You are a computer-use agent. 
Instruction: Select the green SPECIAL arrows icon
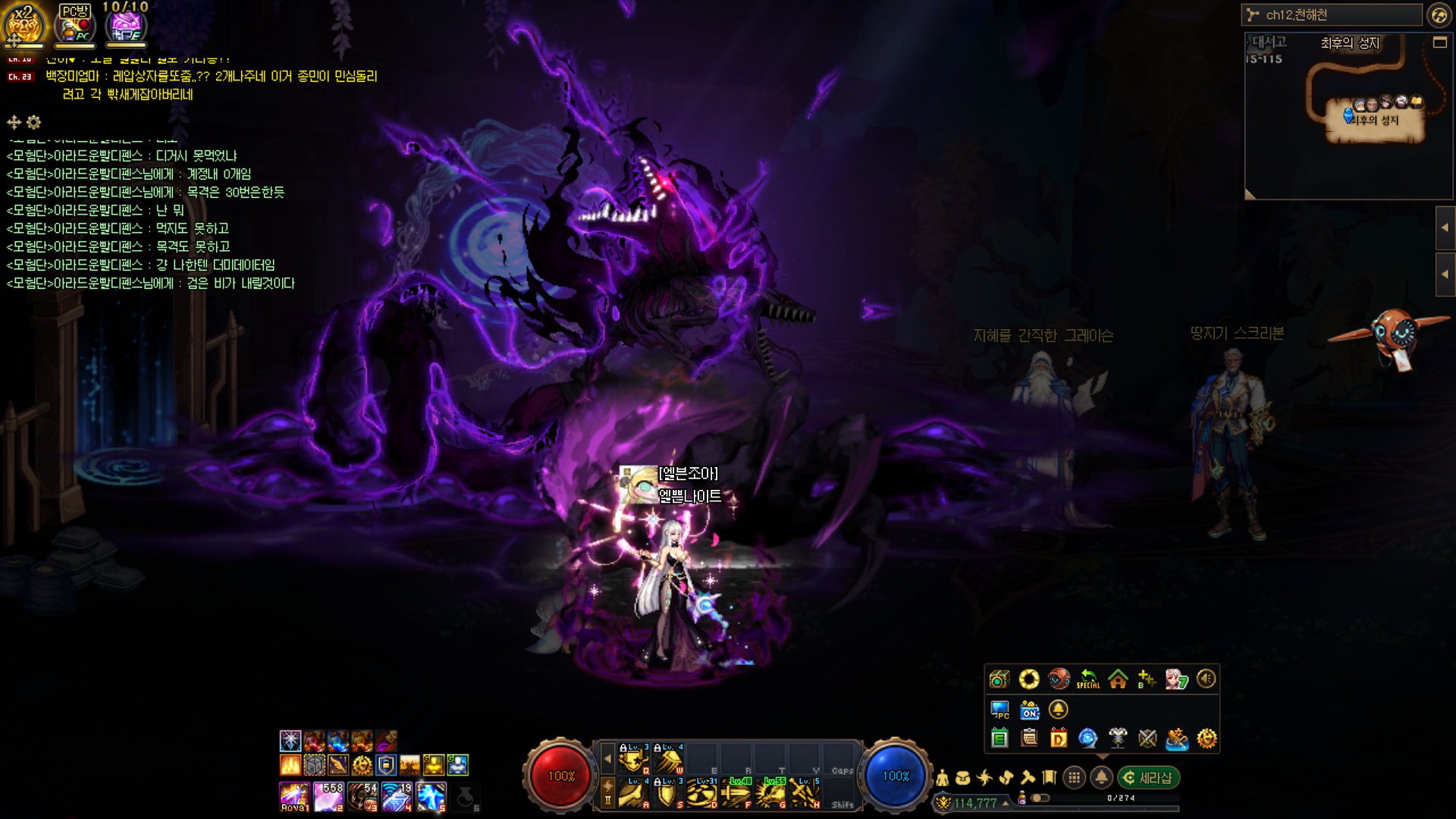(x=1088, y=679)
